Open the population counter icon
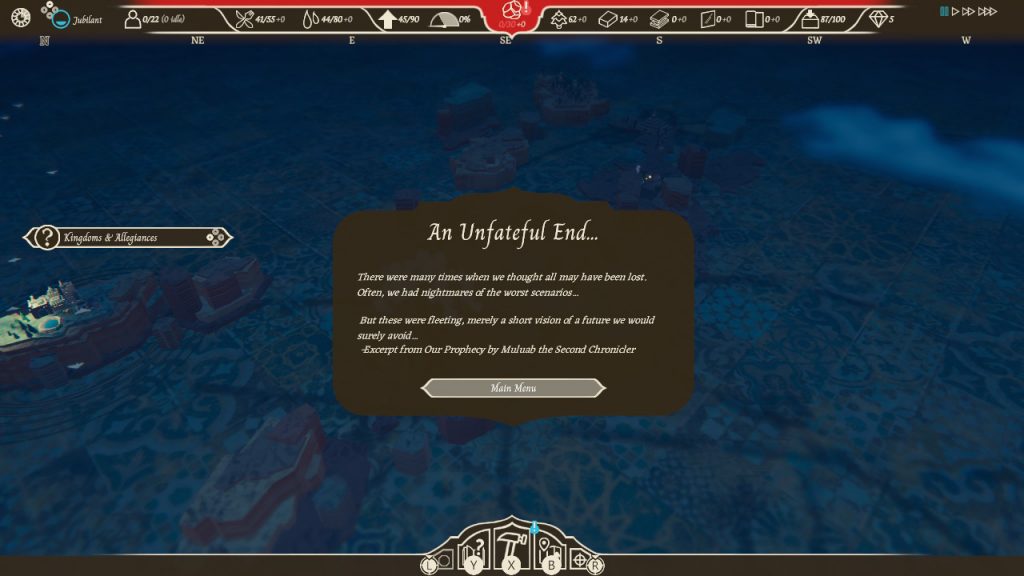This screenshot has width=1024, height=576. (133, 19)
